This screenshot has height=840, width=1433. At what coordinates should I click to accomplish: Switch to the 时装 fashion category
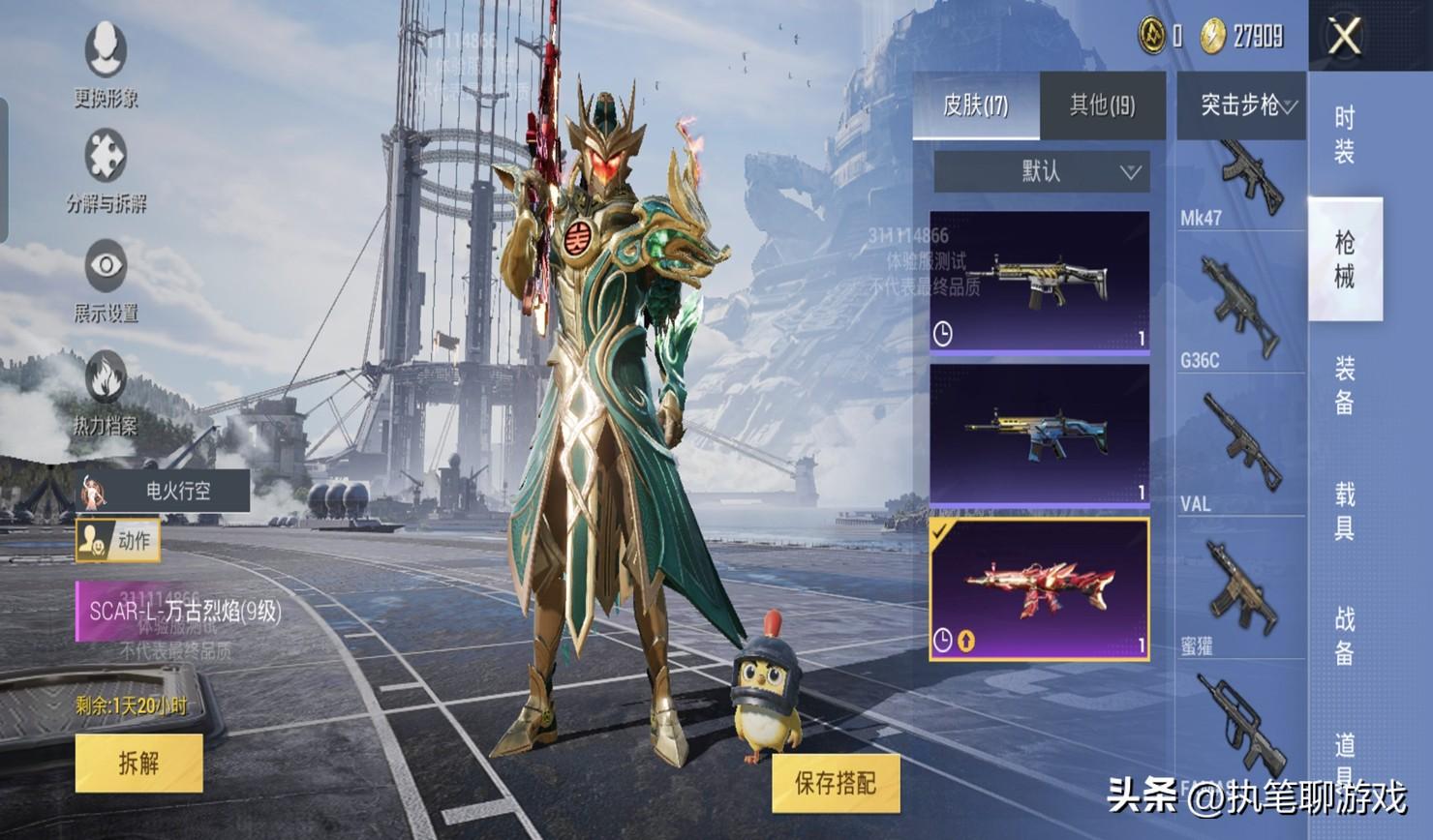coord(1345,135)
